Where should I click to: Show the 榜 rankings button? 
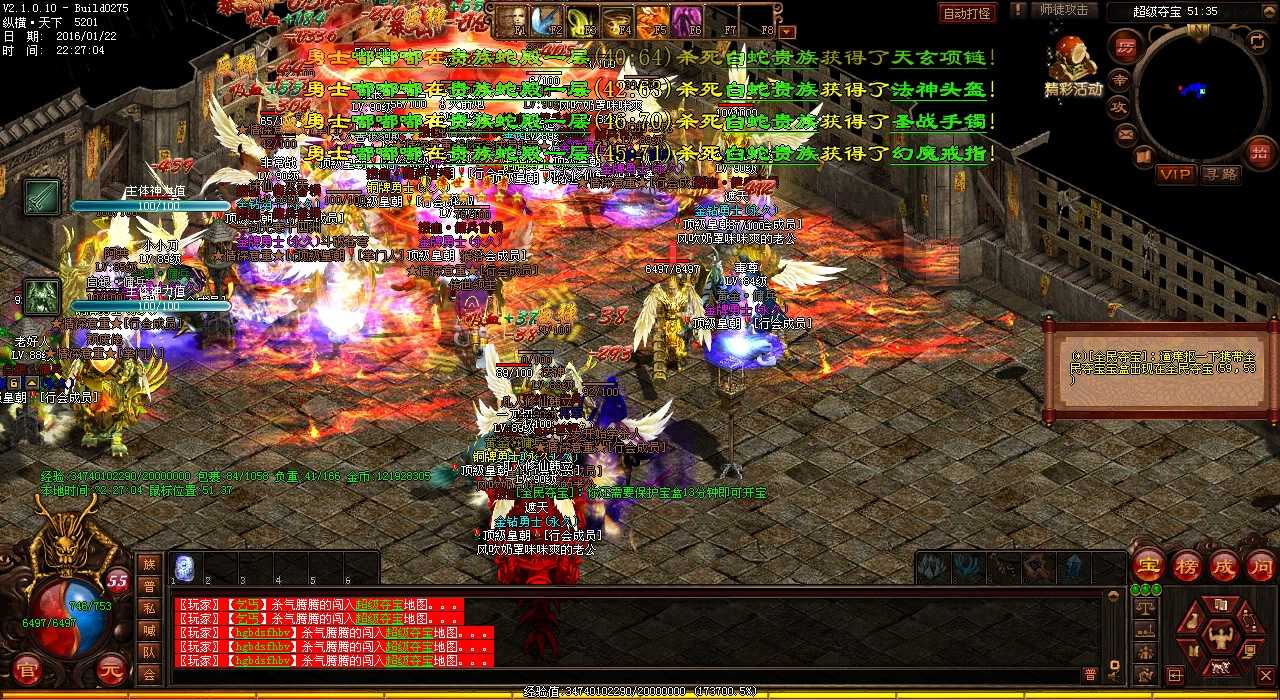point(1187,565)
